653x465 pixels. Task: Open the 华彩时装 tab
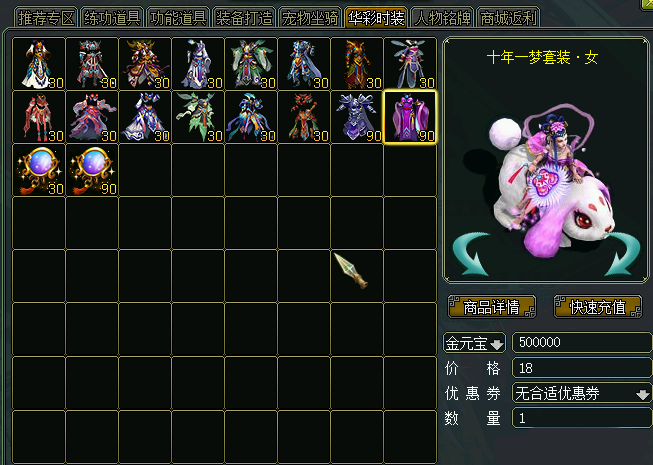[376, 18]
